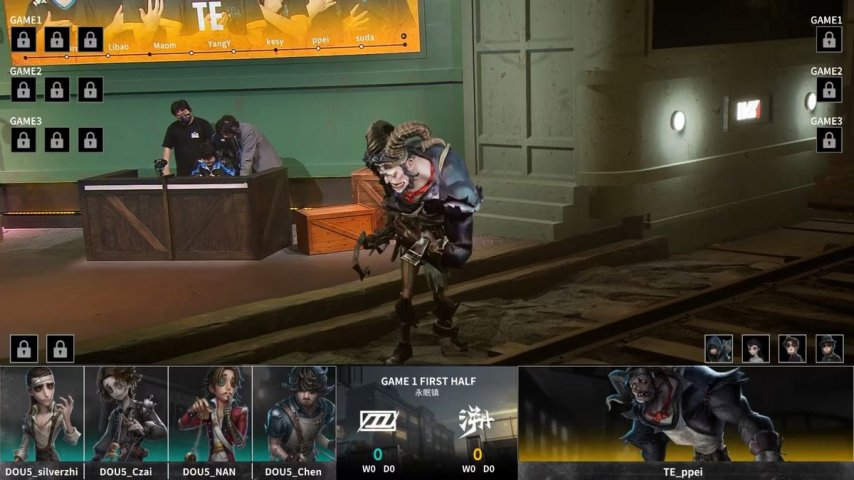Image resolution: width=854 pixels, height=480 pixels.
Task: Choose DOU5_Czai's character card
Action: tap(126, 415)
